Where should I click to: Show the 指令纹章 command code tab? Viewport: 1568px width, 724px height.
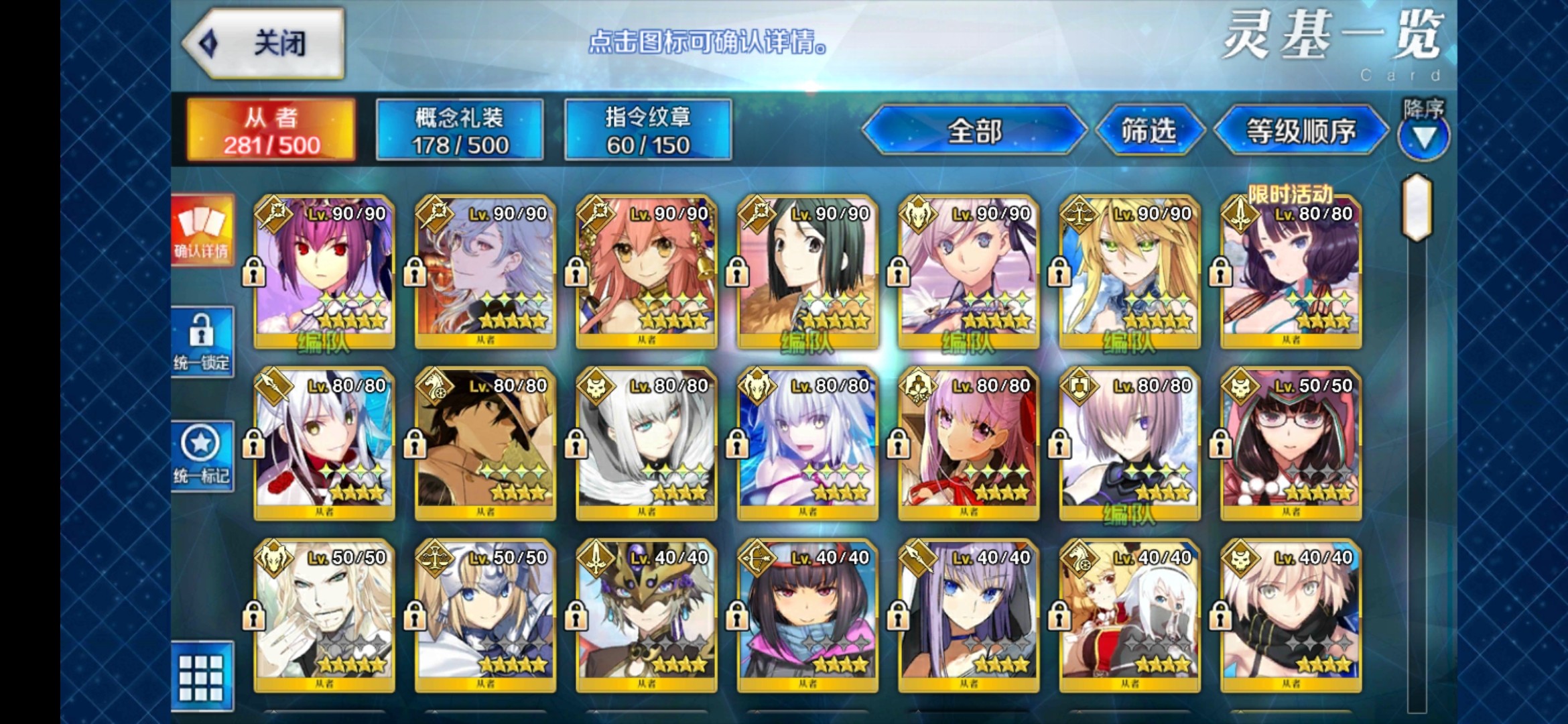(648, 130)
